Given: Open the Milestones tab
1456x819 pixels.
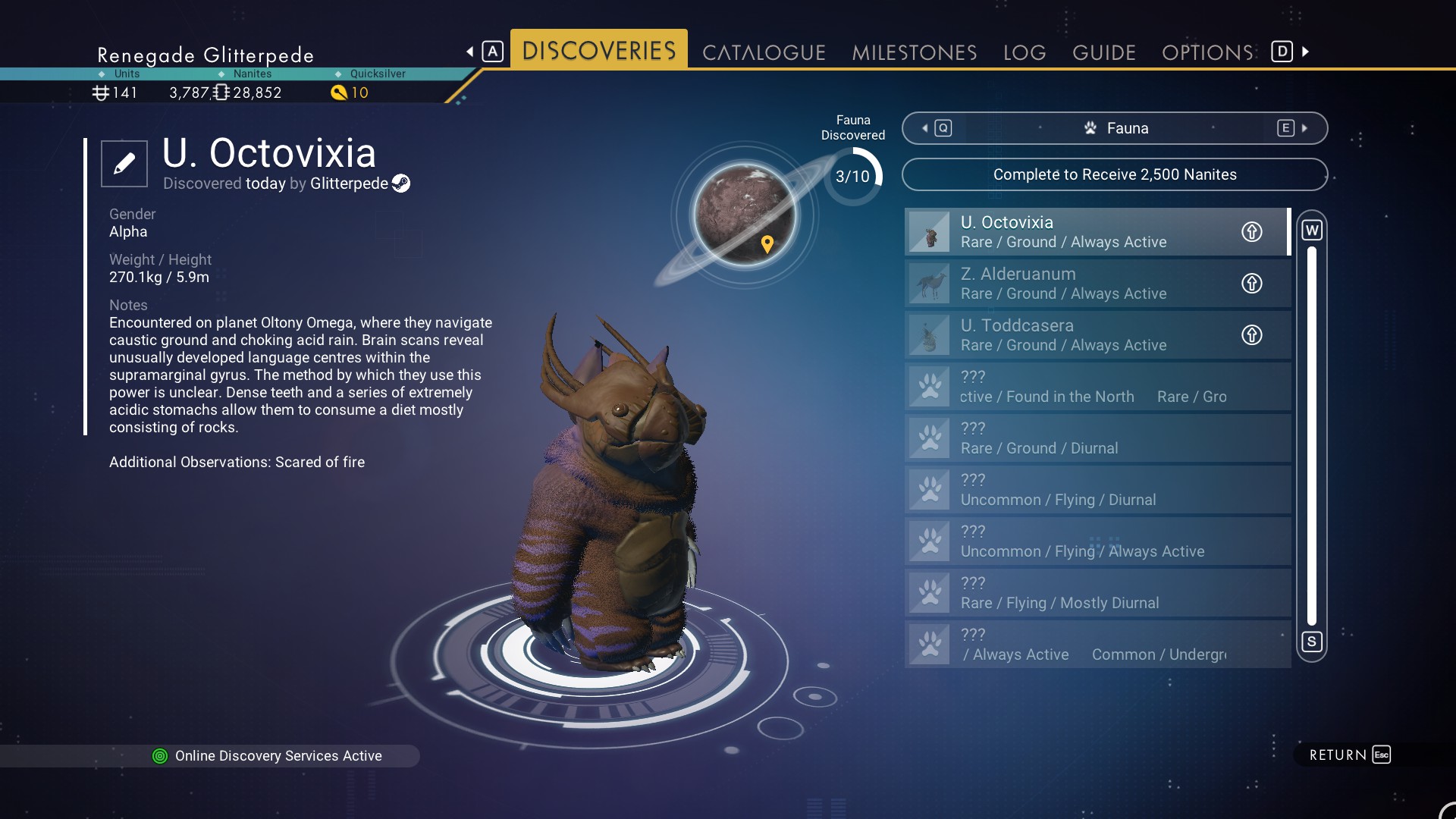Looking at the screenshot, I should pos(914,52).
